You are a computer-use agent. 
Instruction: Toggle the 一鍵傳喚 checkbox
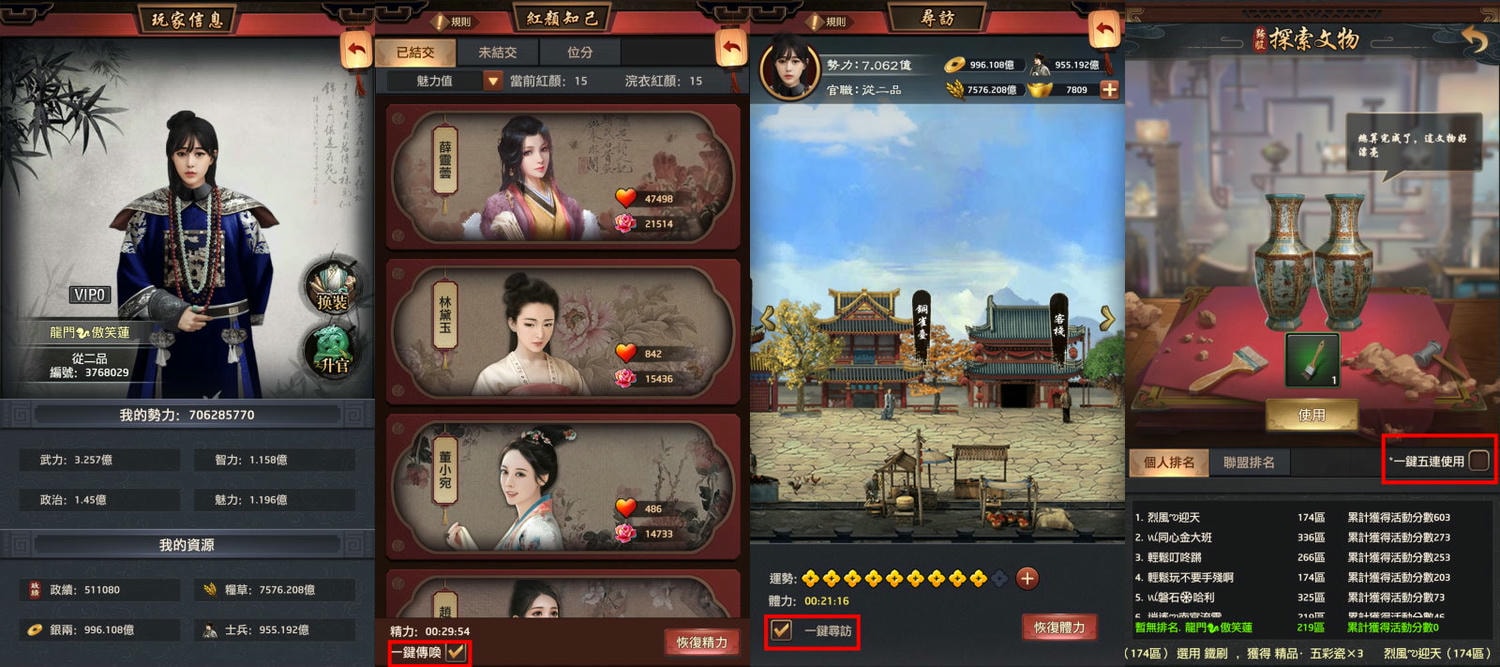456,652
